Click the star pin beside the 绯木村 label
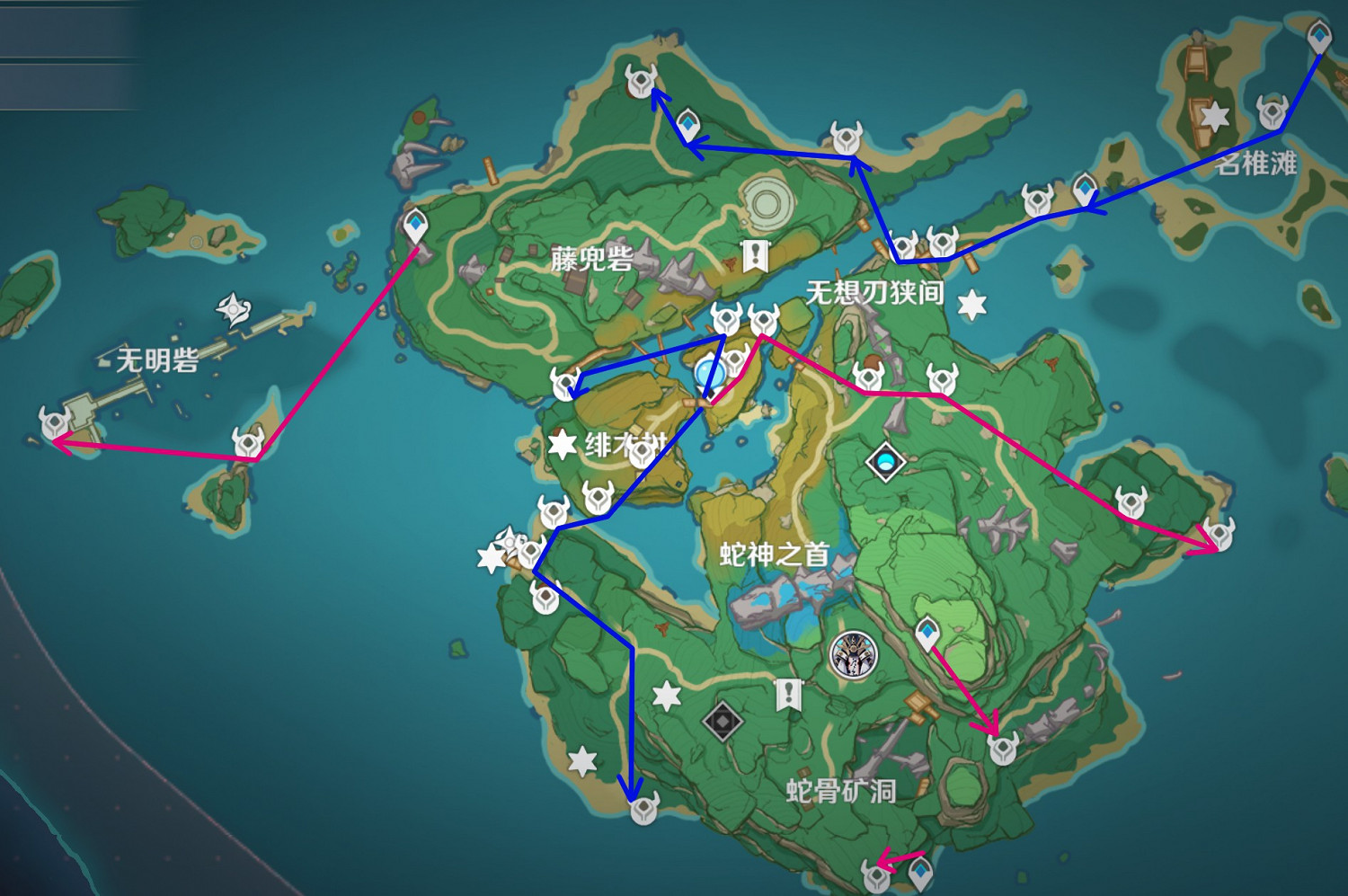The width and height of the screenshot is (1348, 896). [561, 444]
